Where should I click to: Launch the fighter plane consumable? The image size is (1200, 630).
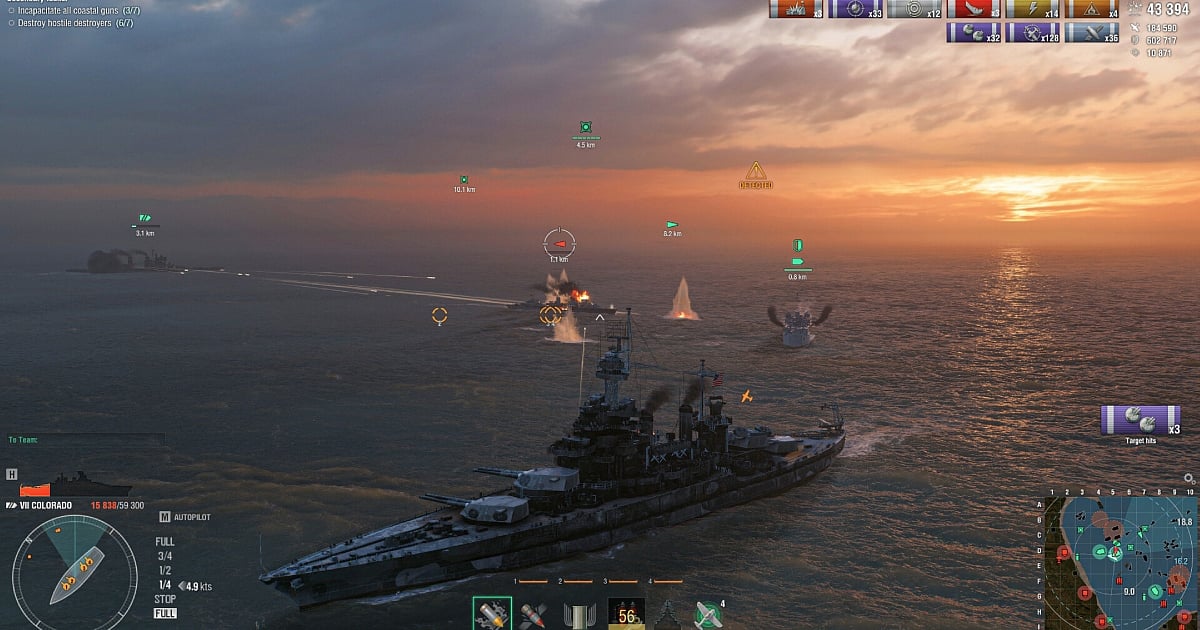pos(707,614)
